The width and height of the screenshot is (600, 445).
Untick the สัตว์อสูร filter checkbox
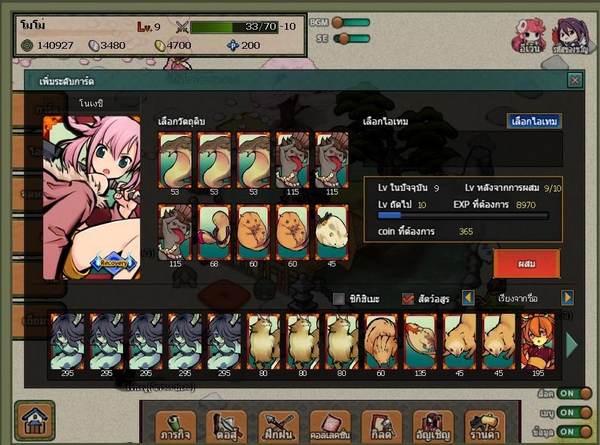(x=408, y=298)
